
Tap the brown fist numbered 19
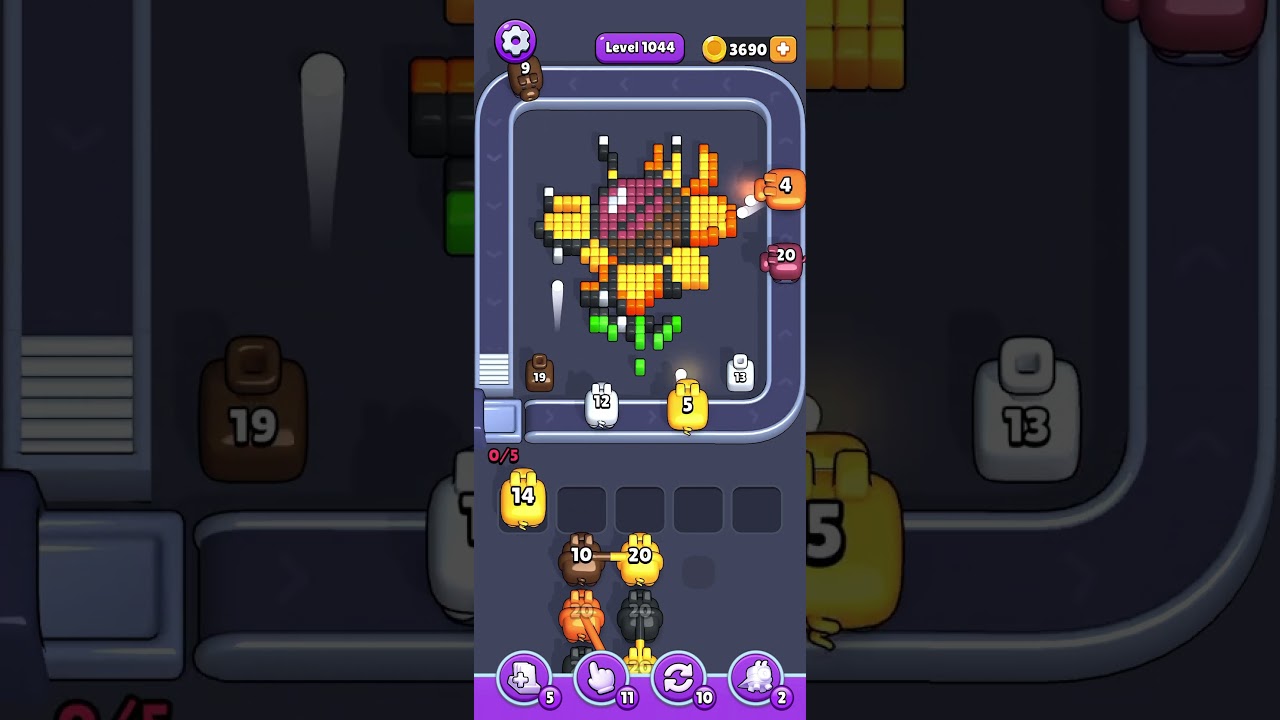point(540,373)
